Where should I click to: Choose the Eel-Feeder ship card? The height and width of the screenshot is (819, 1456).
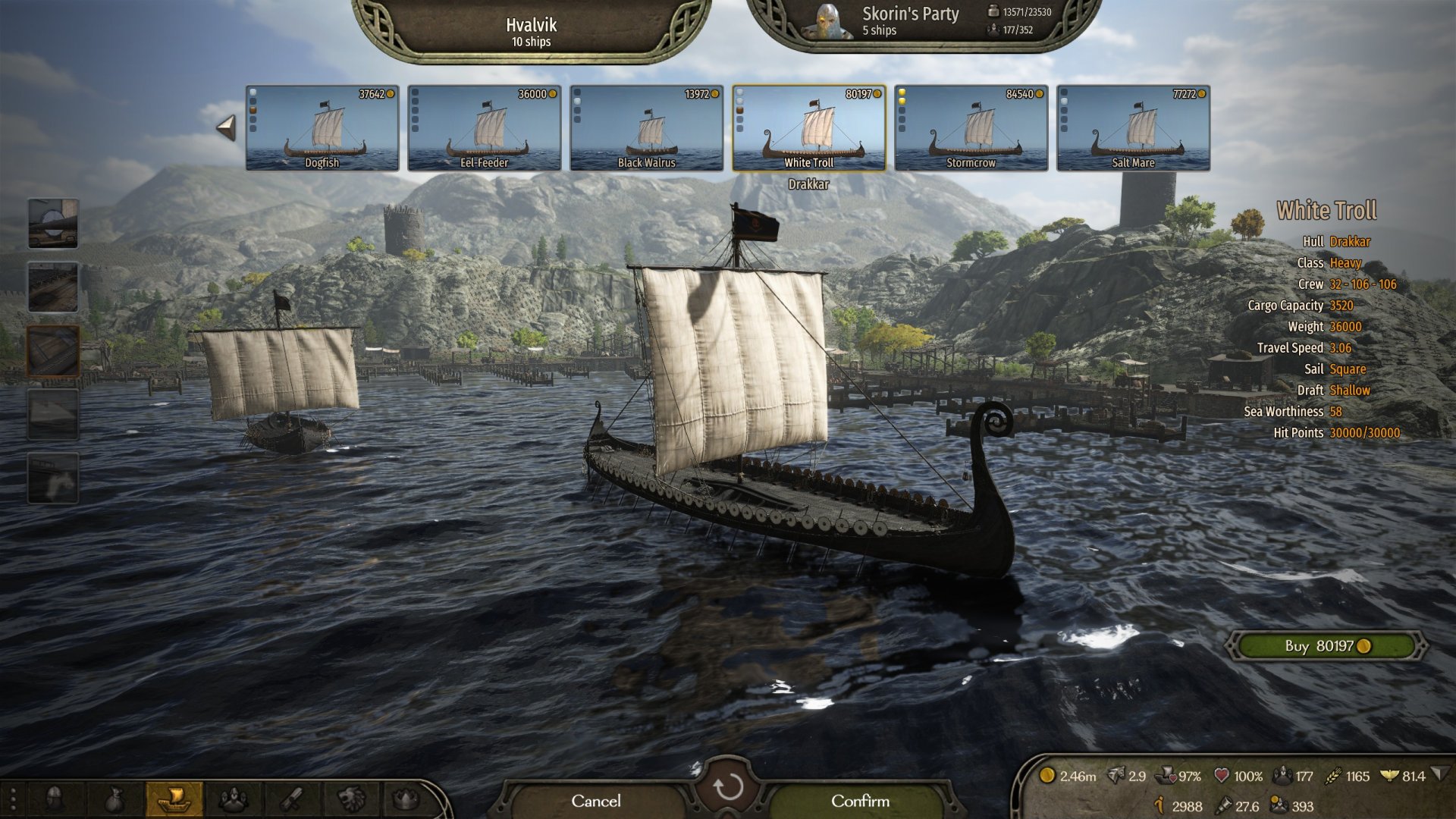(x=484, y=127)
